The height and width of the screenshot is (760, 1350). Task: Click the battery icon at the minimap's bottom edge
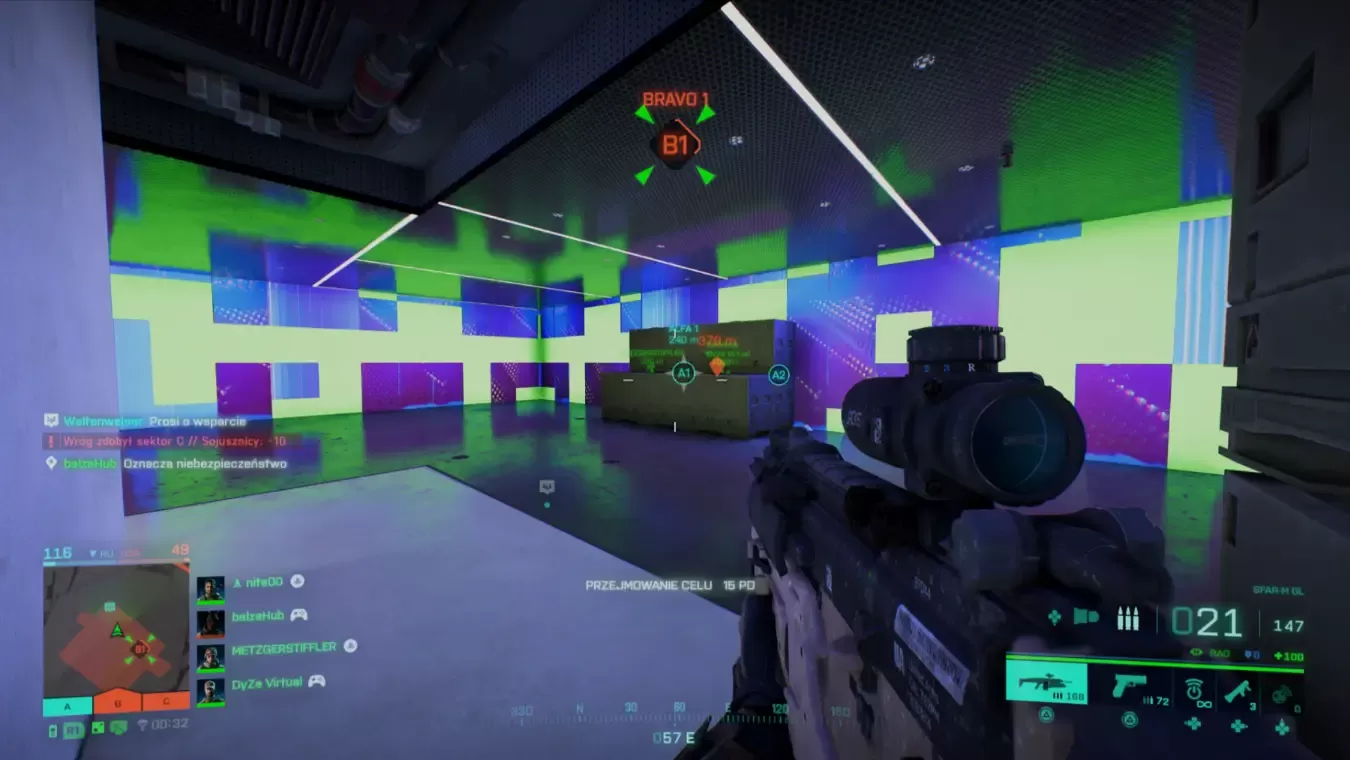pos(53,730)
